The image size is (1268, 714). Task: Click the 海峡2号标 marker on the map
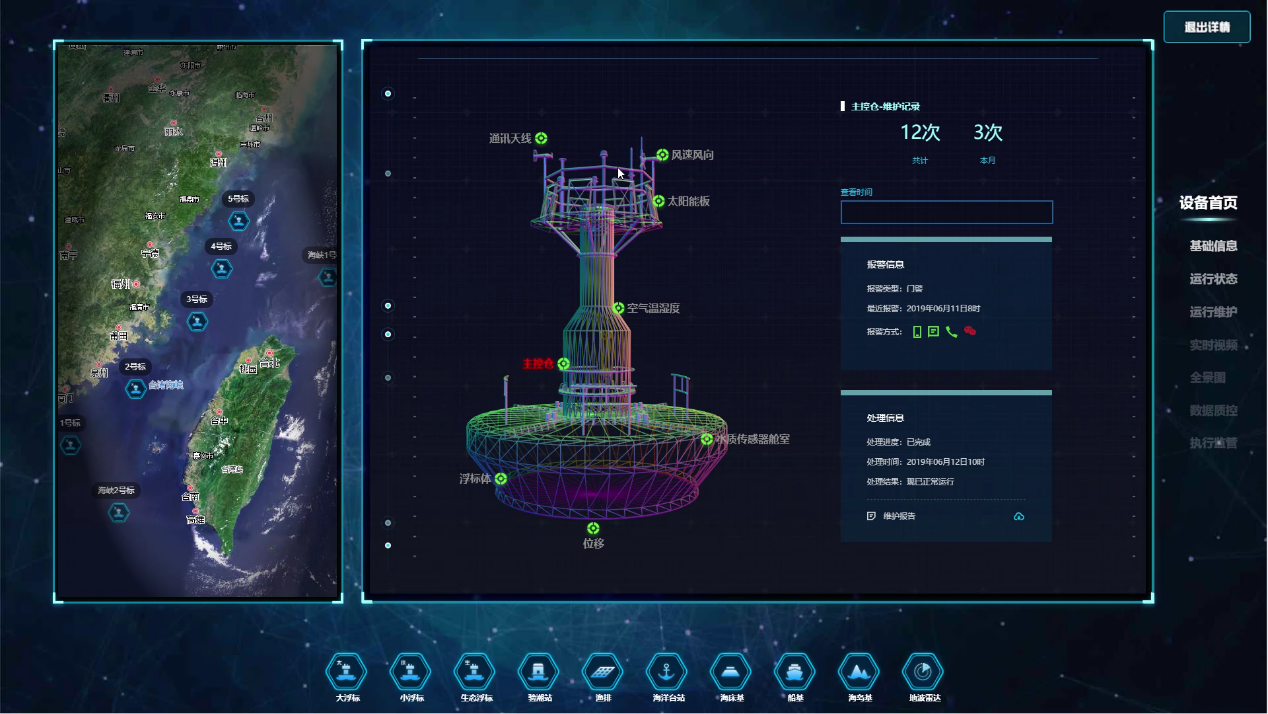click(119, 512)
